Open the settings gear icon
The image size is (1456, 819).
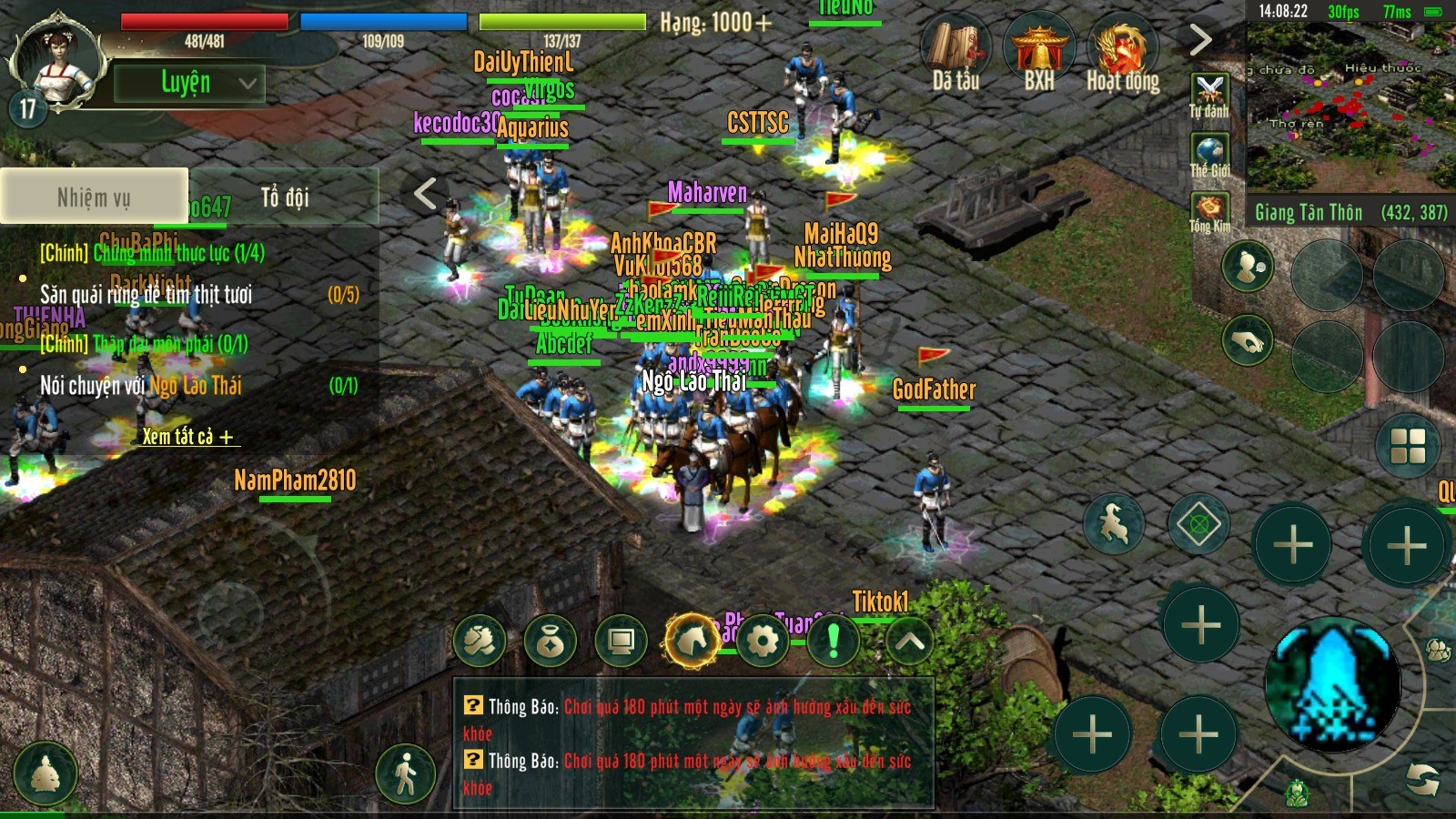(x=763, y=641)
